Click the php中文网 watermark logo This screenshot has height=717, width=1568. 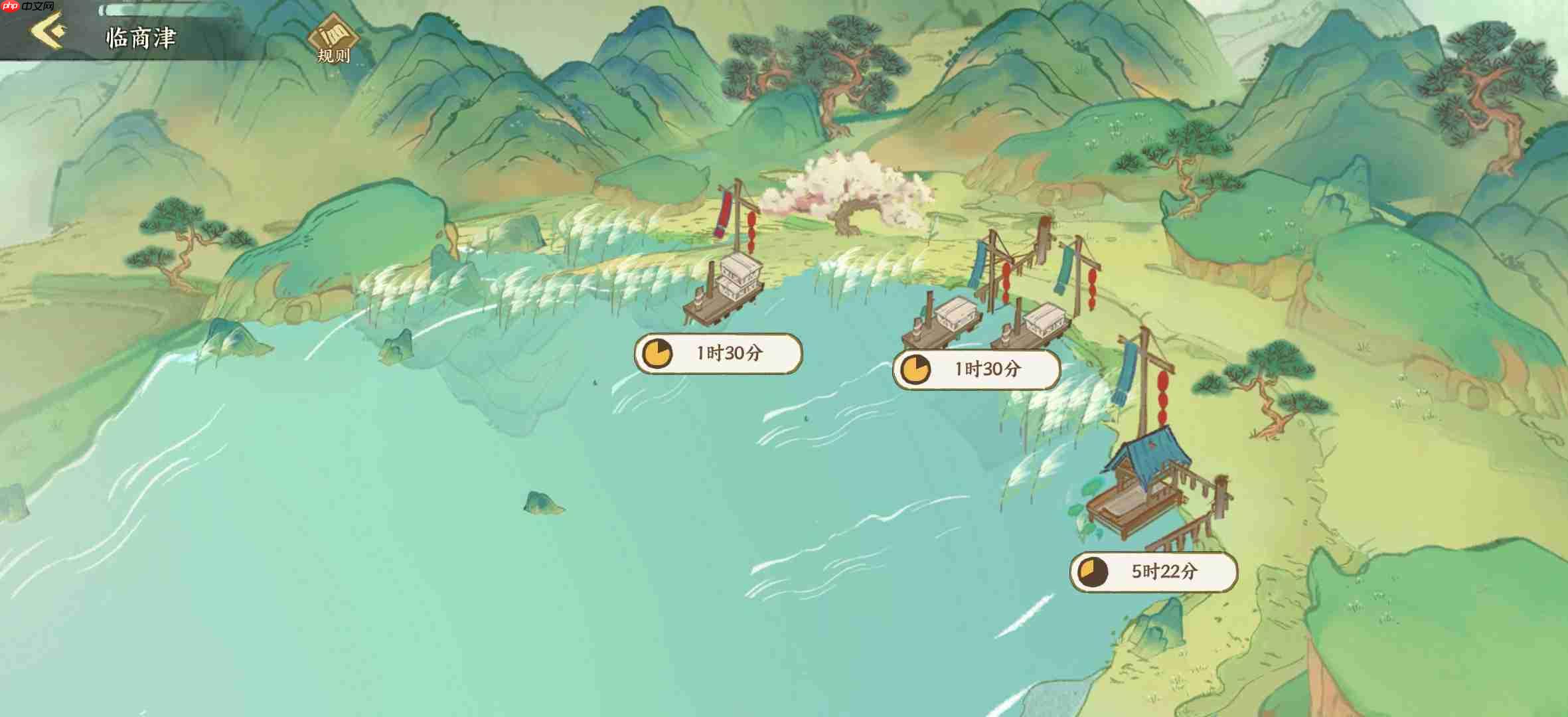23,9
